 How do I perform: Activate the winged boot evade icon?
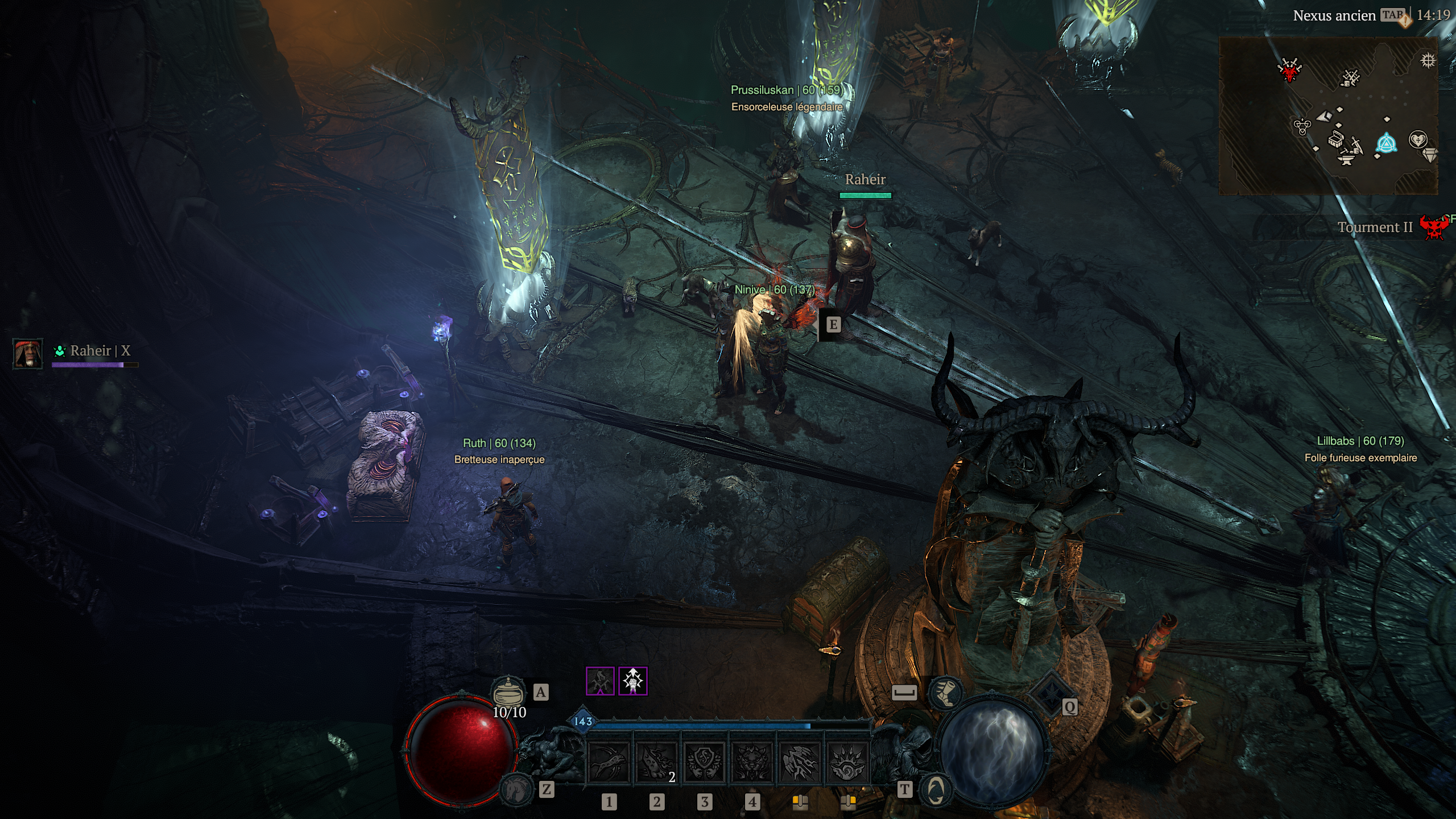click(945, 692)
